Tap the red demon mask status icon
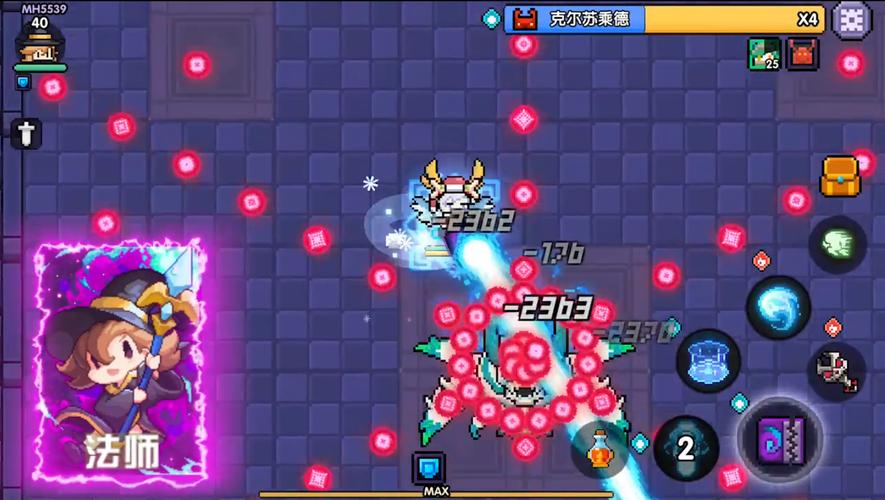The image size is (885, 500). pyautogui.click(x=802, y=54)
